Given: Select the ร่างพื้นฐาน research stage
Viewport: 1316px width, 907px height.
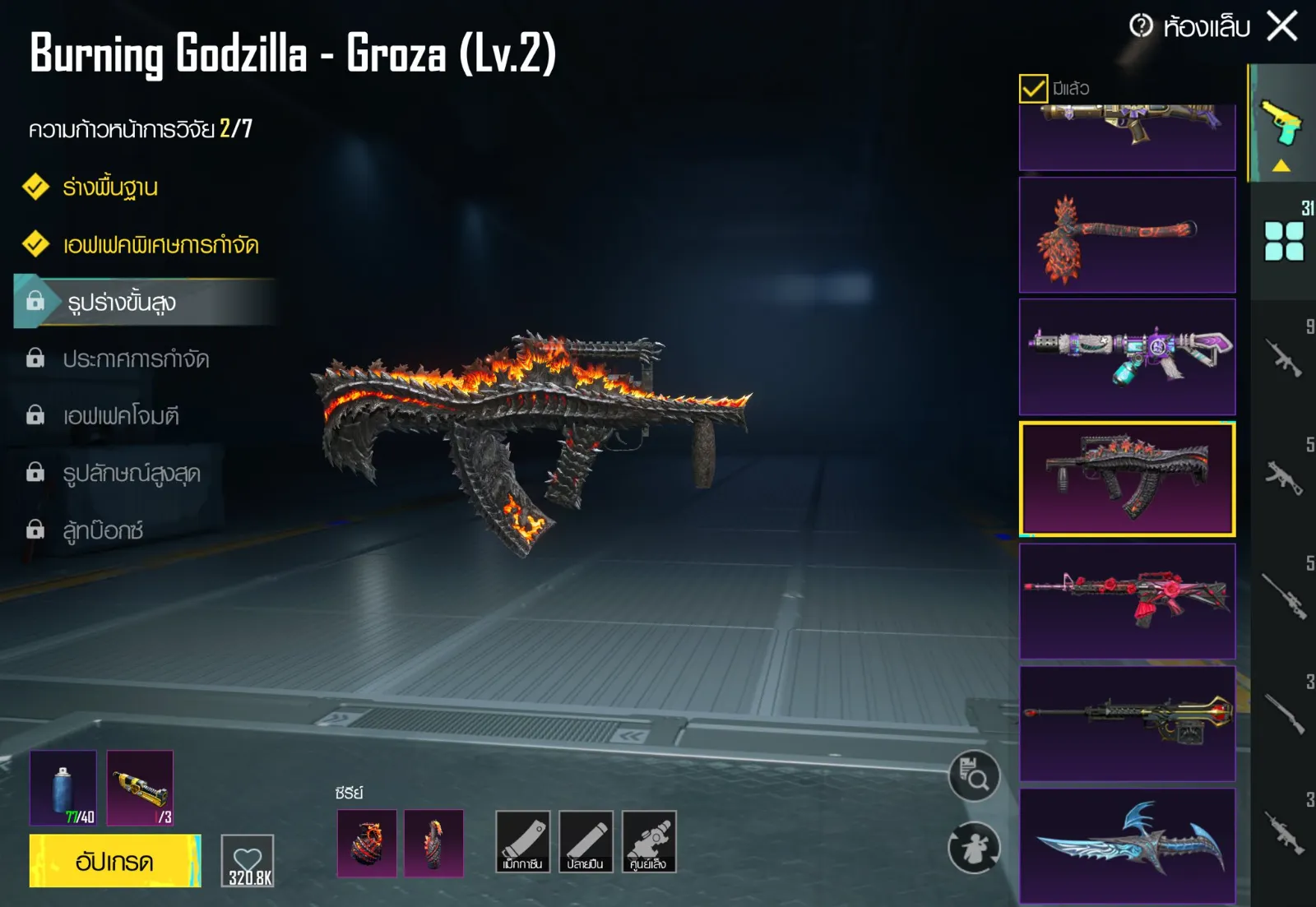Looking at the screenshot, I should [110, 187].
